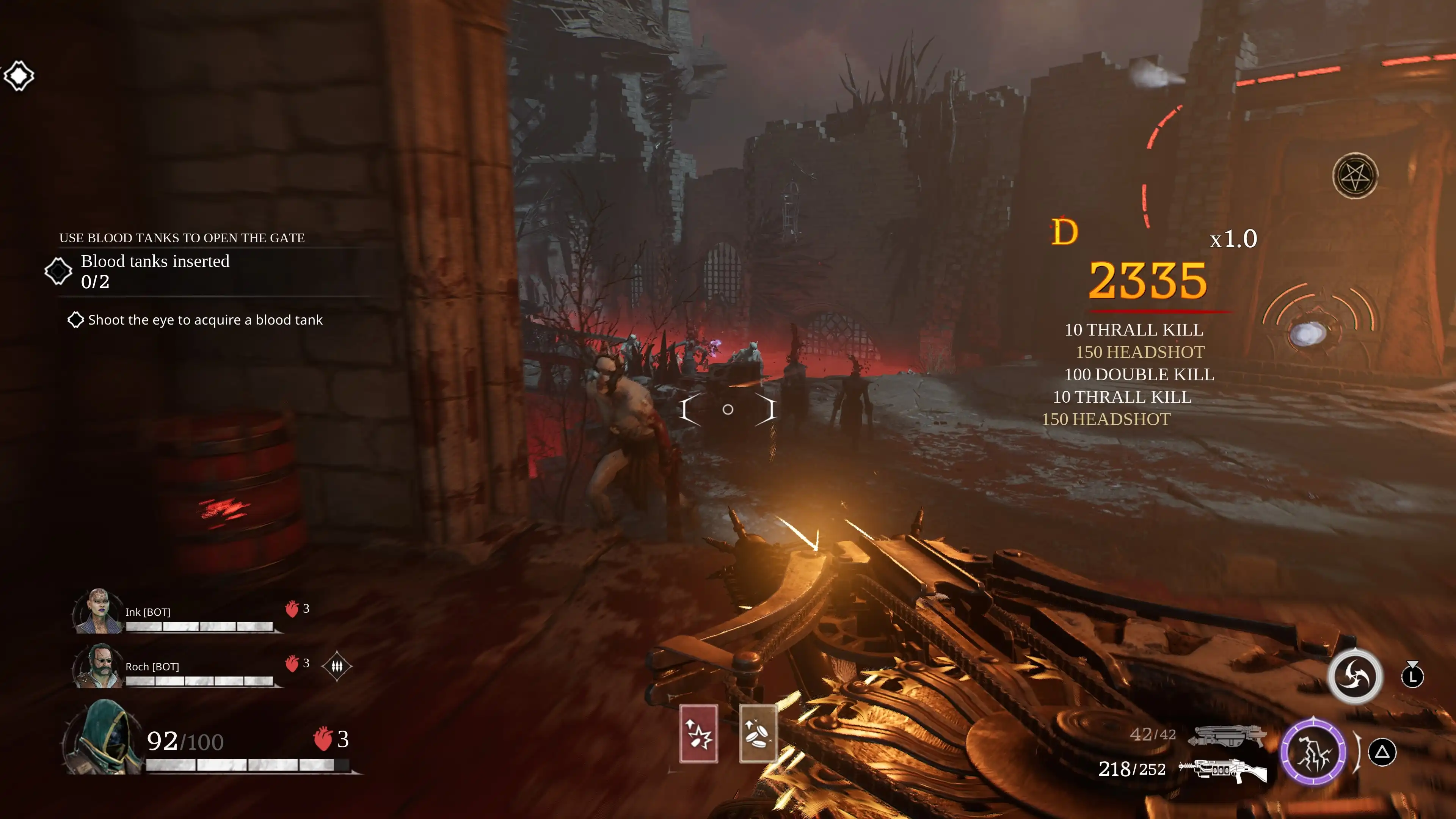Select the secondary rifle weapon icon
This screenshot has width=1456, height=819.
[1224, 770]
